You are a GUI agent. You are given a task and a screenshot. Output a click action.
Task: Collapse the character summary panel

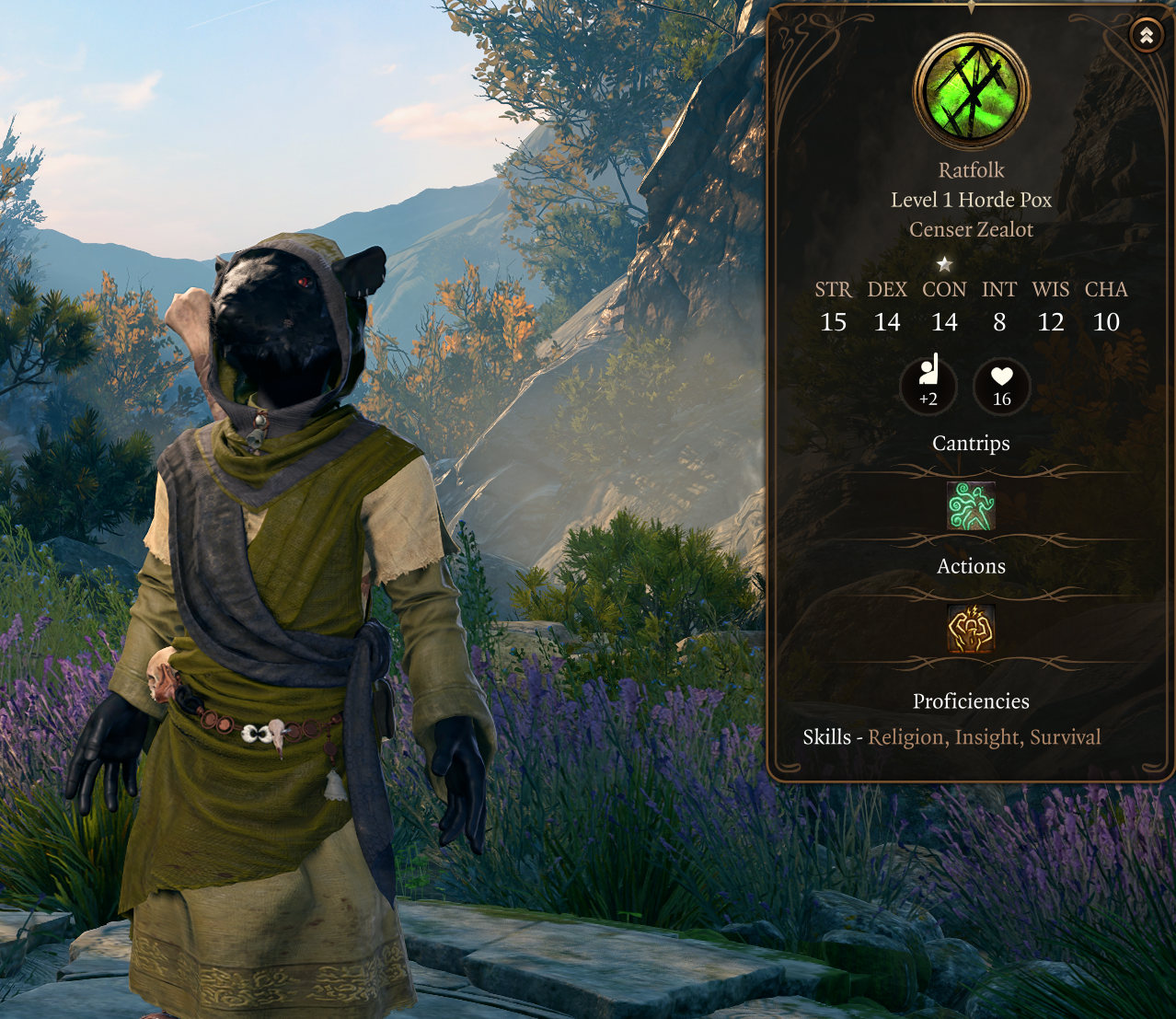(1147, 36)
